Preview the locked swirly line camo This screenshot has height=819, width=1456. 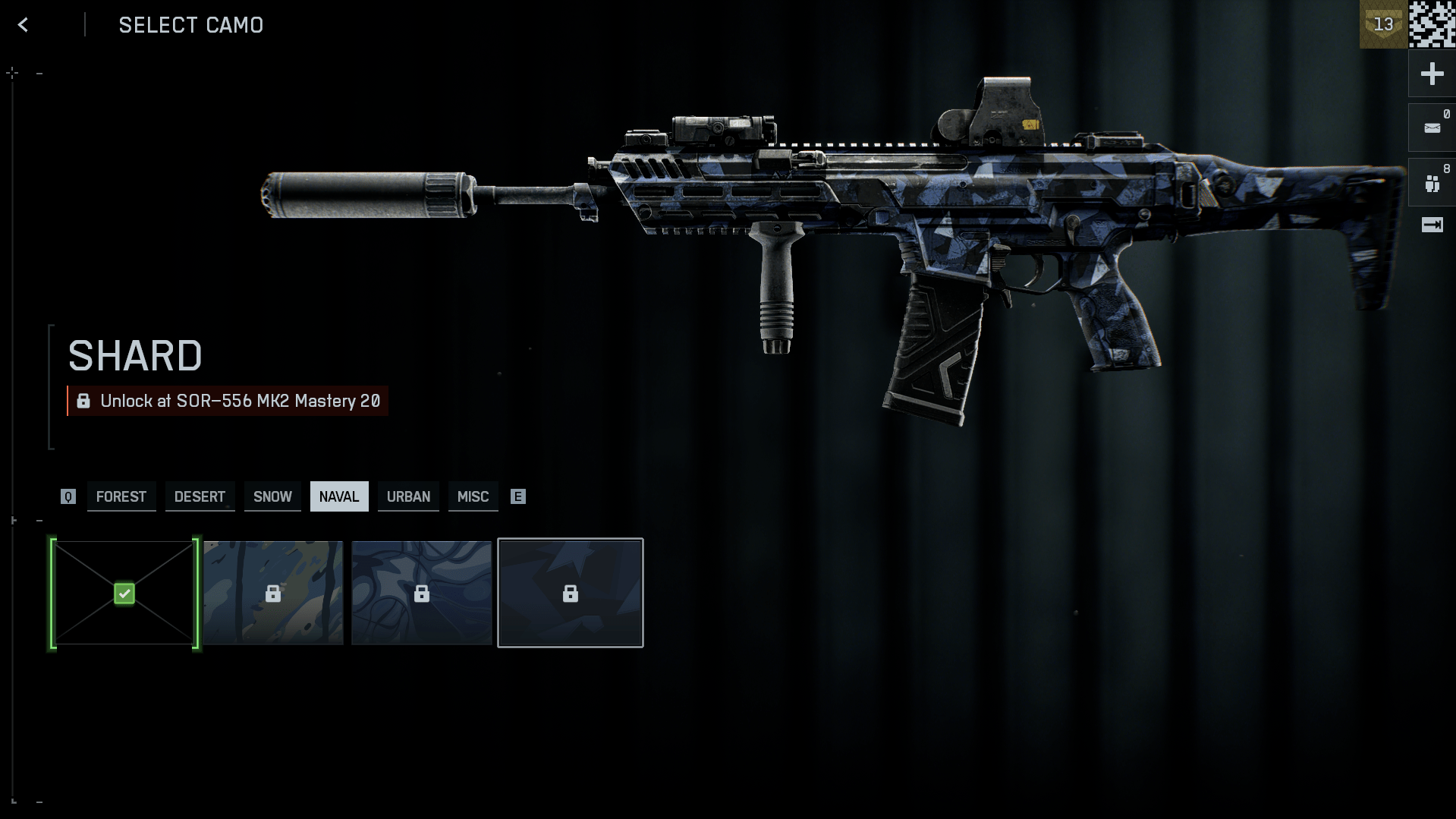click(422, 593)
